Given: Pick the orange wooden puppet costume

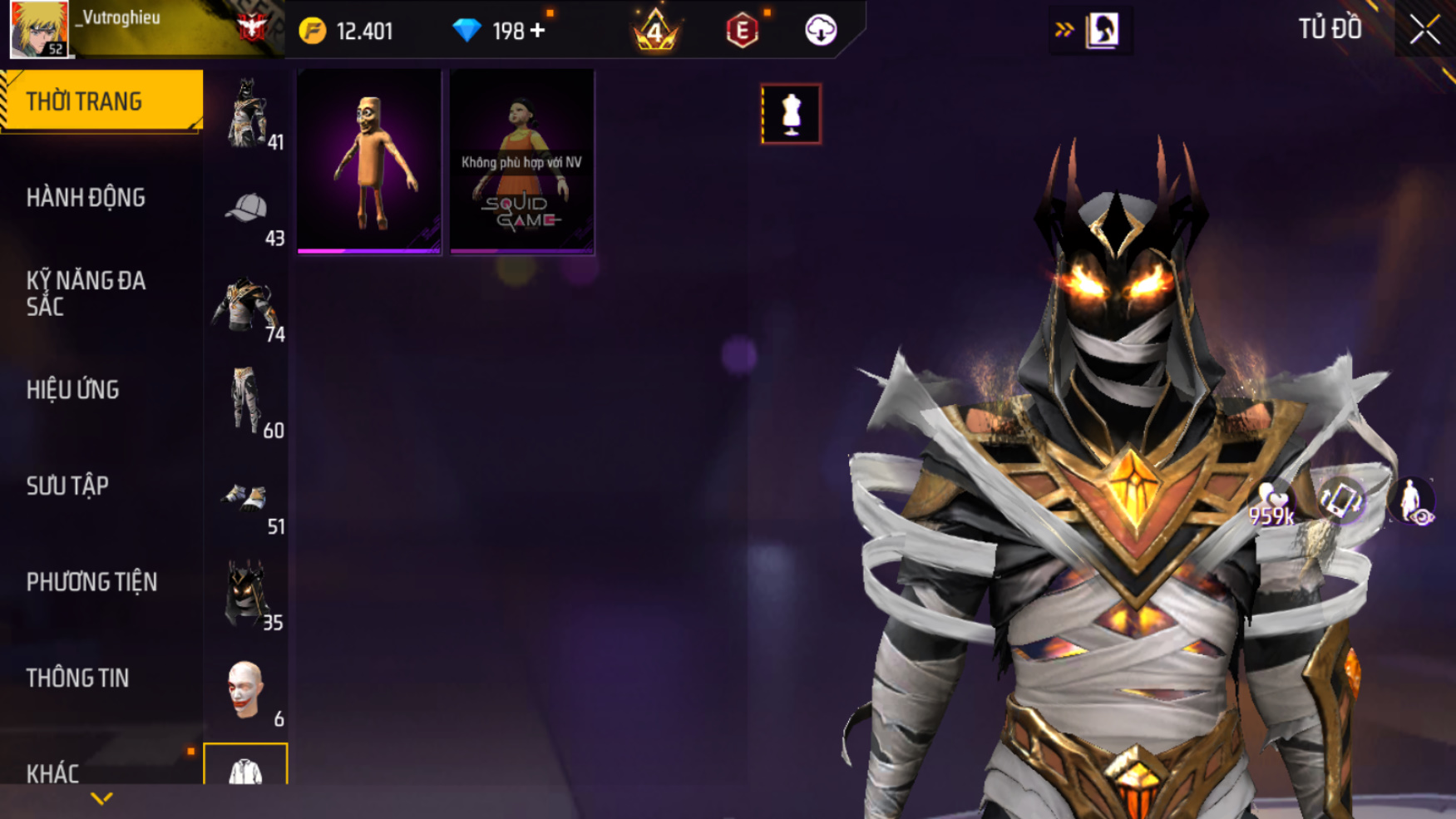Looking at the screenshot, I should [369, 161].
